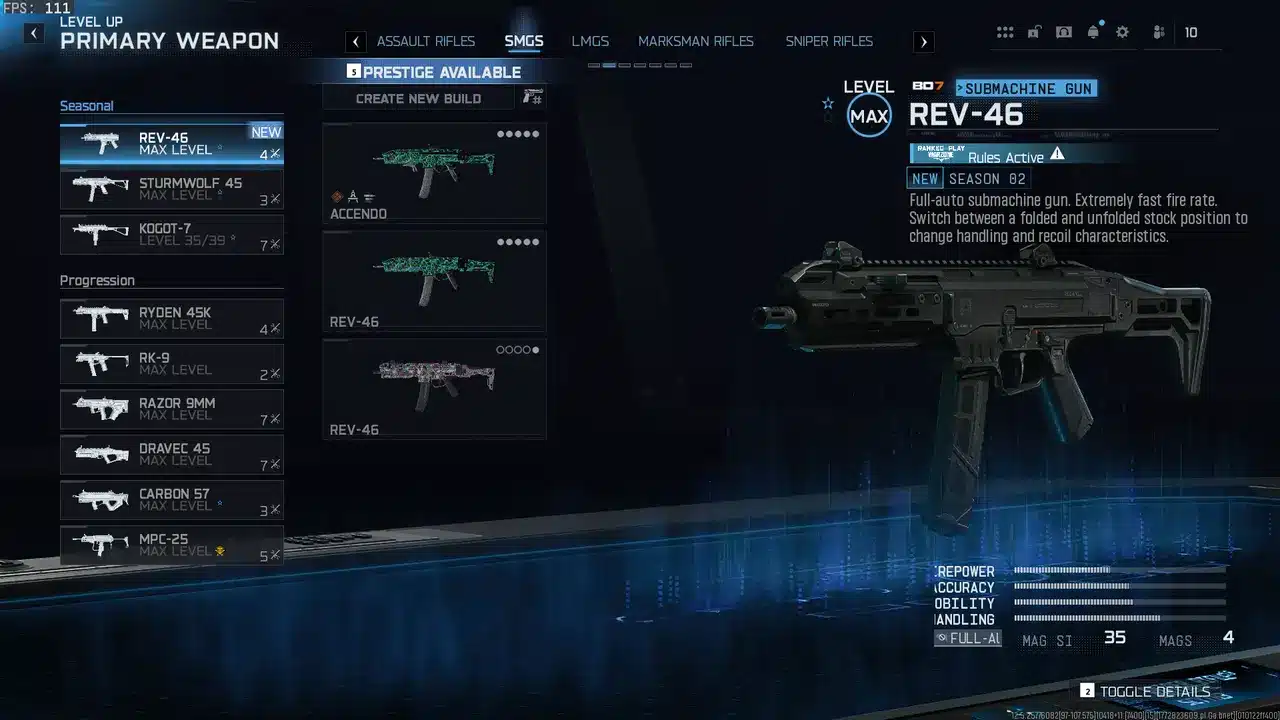Choose the Dravec 45 entry

[x=171, y=454]
